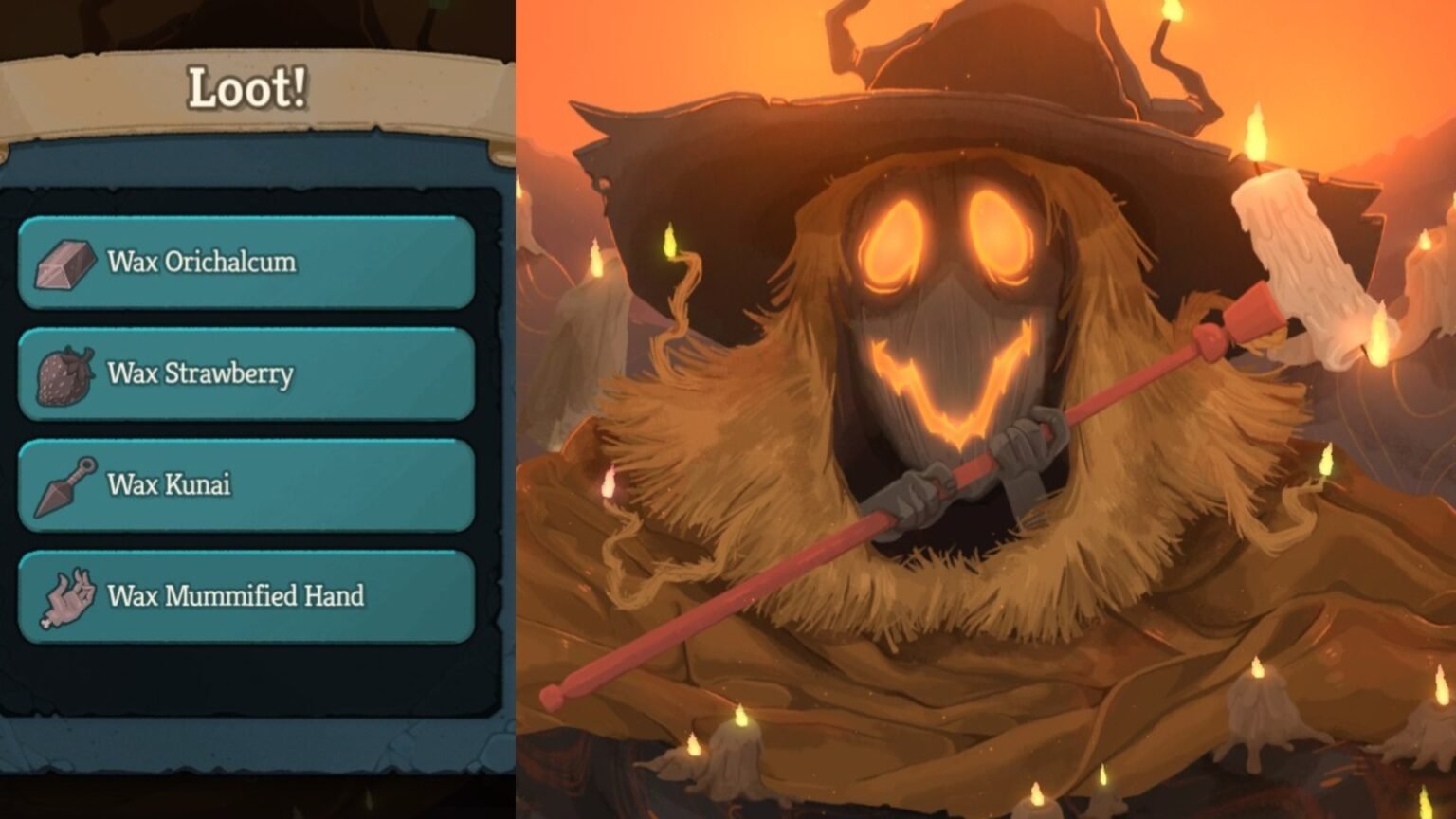
Task: Click the Loot! banner heading
Action: (x=245, y=88)
